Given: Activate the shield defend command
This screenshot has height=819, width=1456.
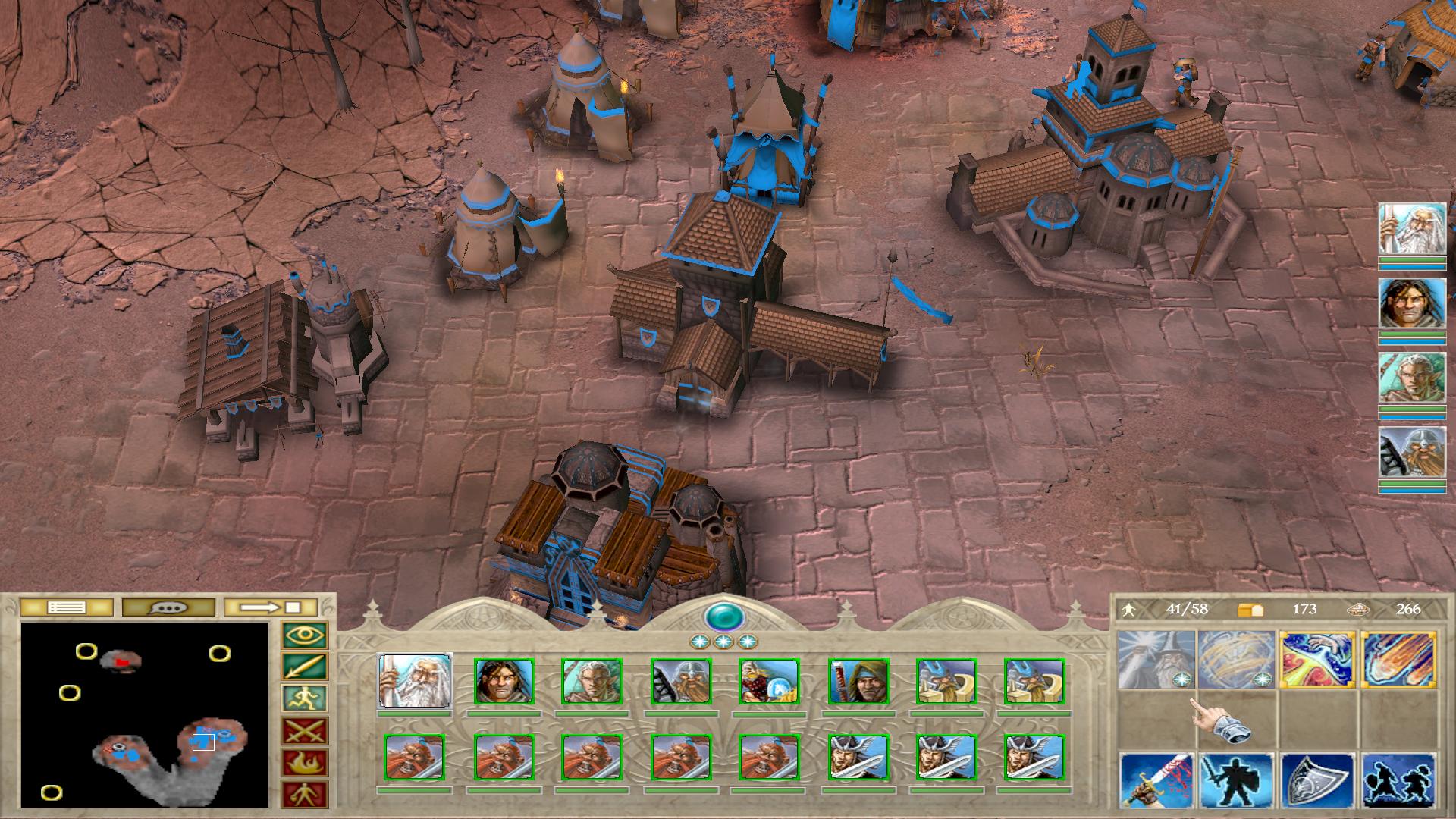Looking at the screenshot, I should click(x=1318, y=781).
